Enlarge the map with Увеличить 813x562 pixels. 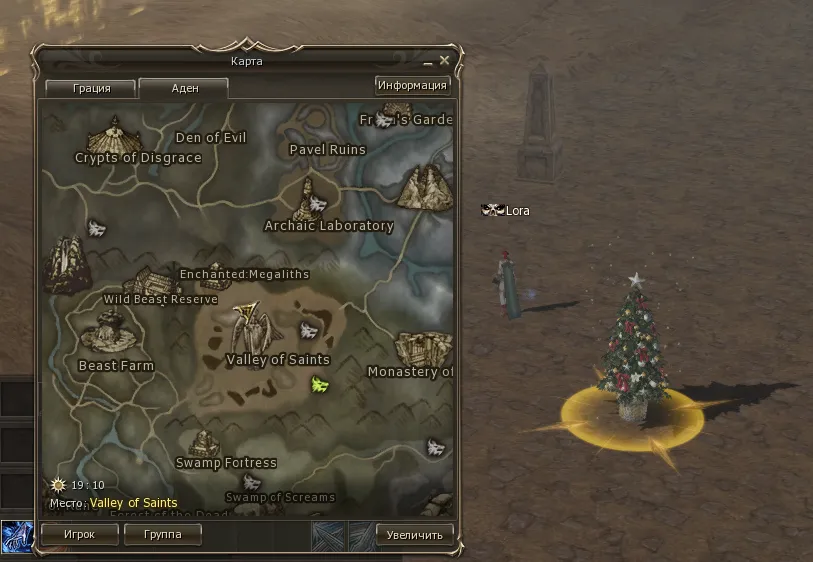pyautogui.click(x=415, y=535)
